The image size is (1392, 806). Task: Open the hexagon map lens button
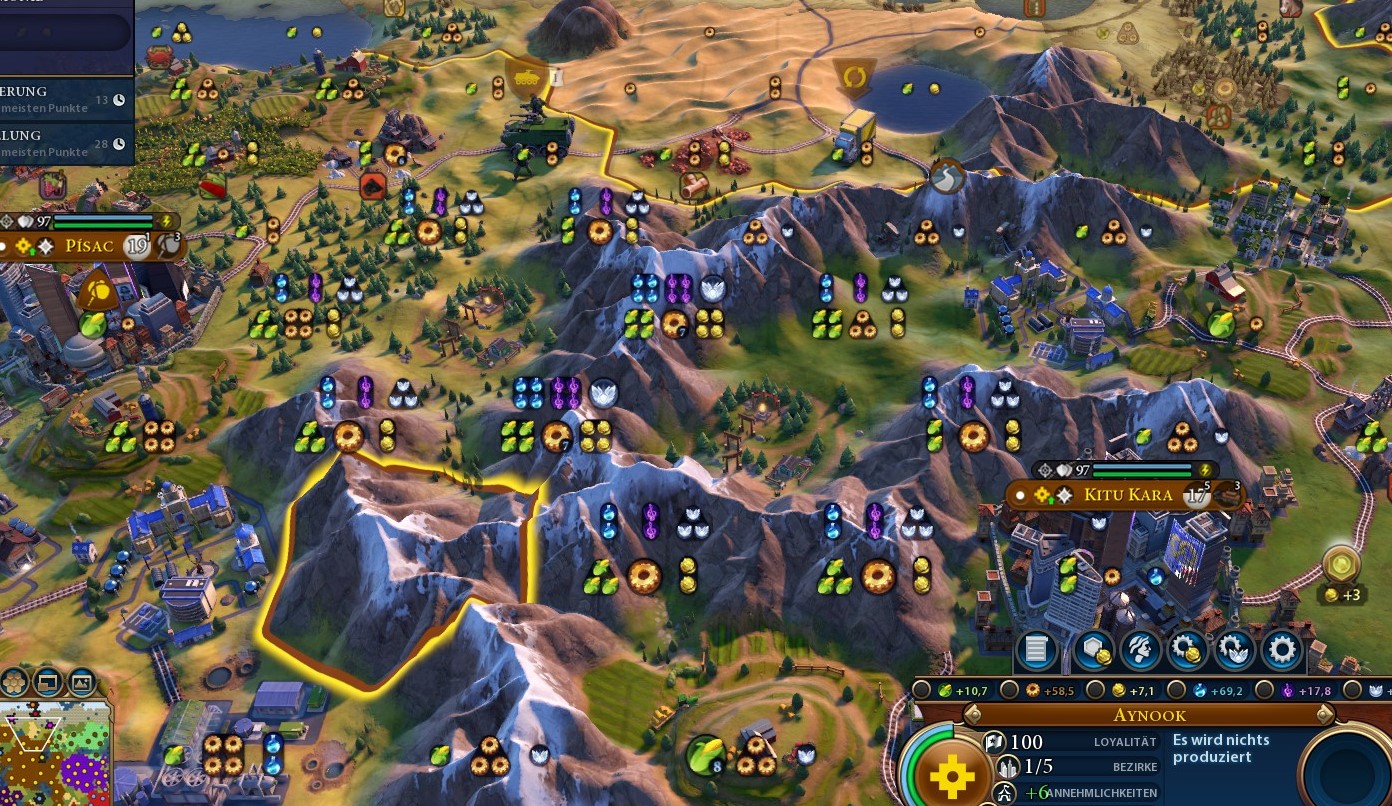click(14, 683)
